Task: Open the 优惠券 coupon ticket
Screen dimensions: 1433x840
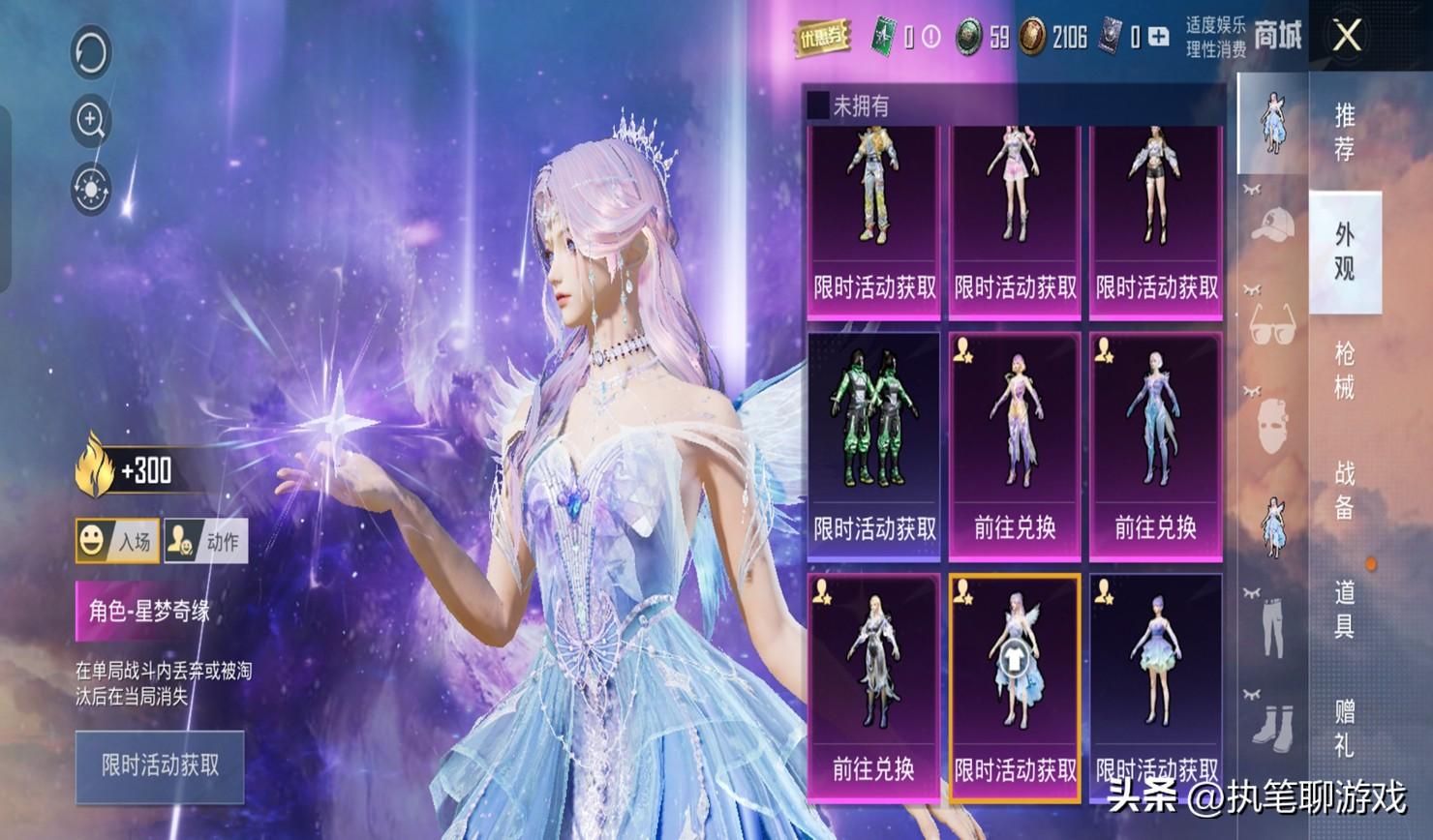Action: point(821,38)
